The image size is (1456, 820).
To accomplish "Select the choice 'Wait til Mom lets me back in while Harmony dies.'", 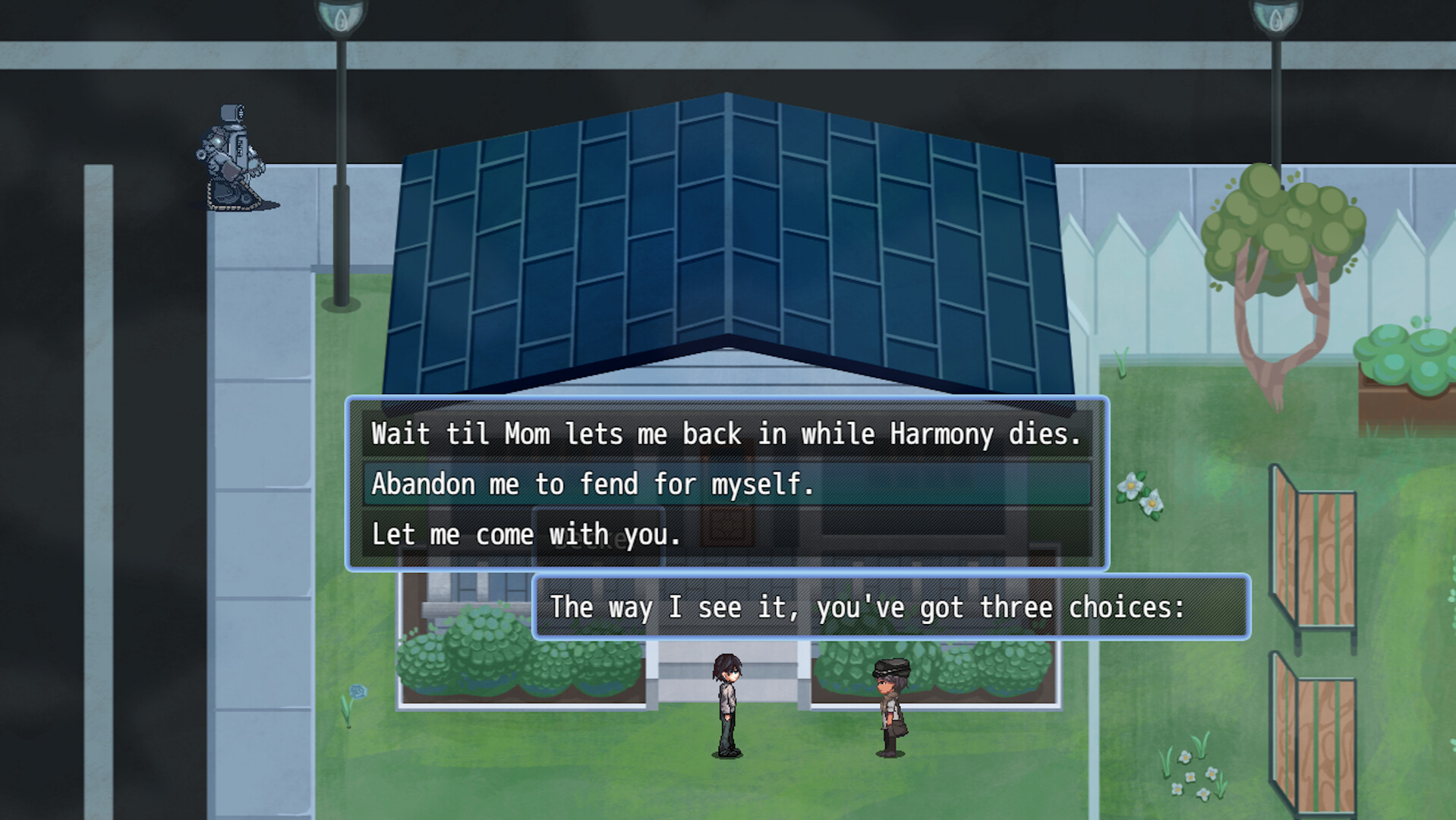I will [x=727, y=434].
